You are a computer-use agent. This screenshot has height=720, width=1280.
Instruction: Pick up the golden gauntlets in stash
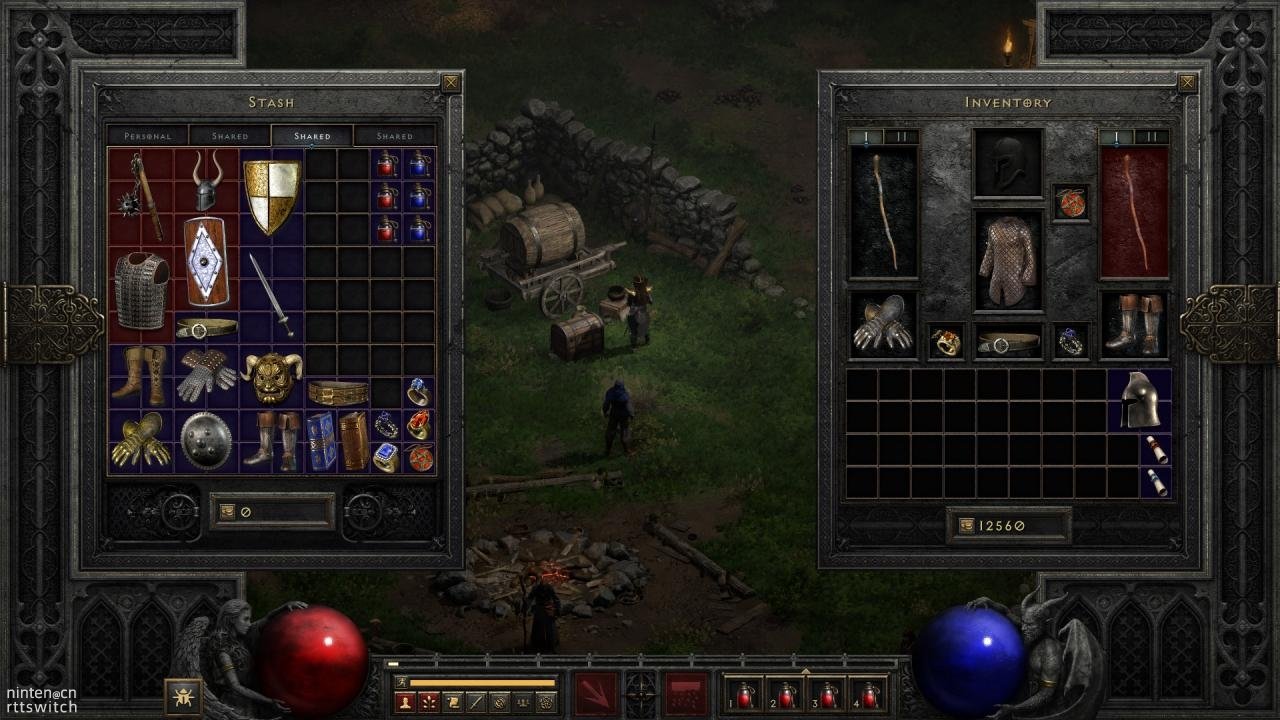141,440
